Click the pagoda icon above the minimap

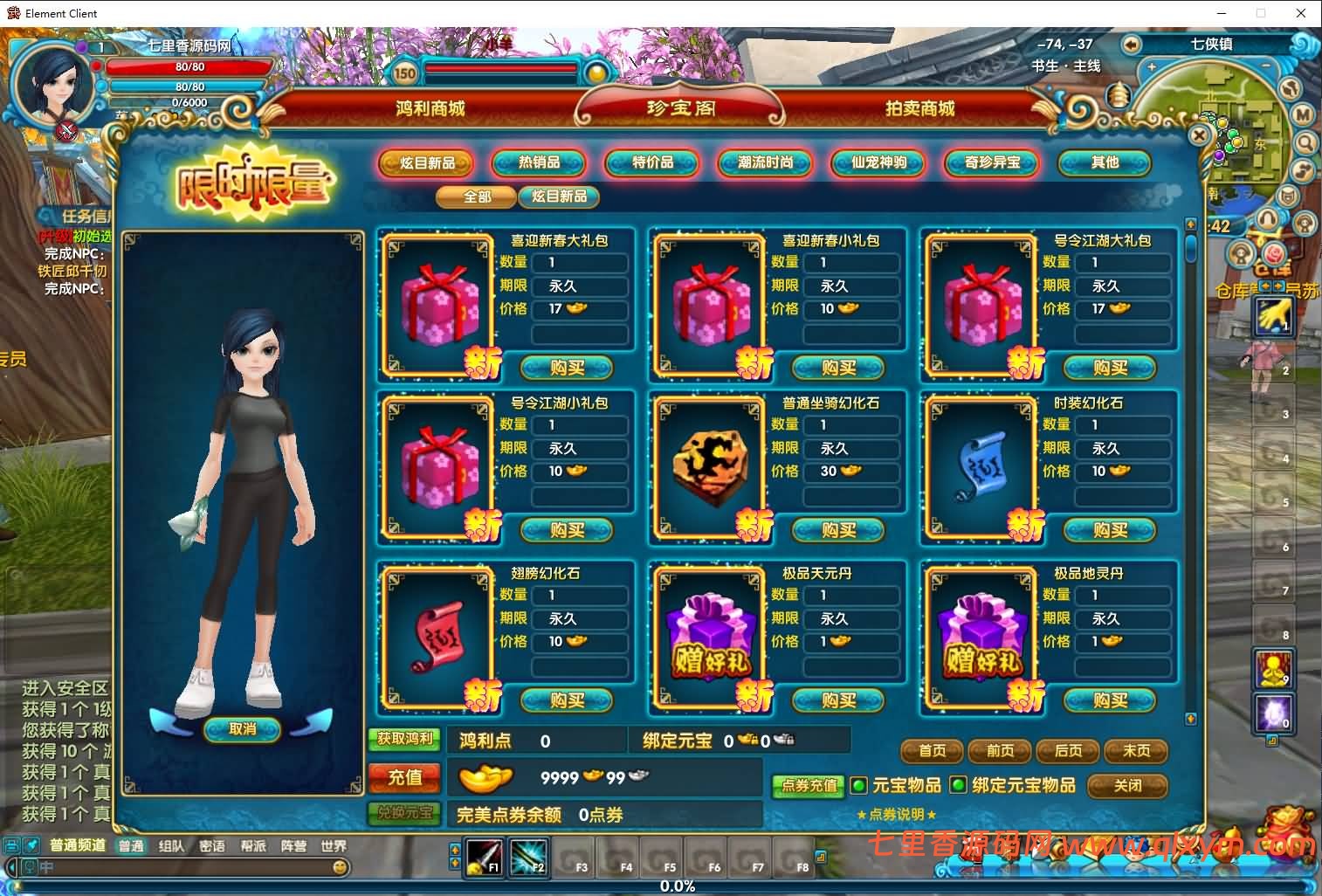tap(1119, 98)
